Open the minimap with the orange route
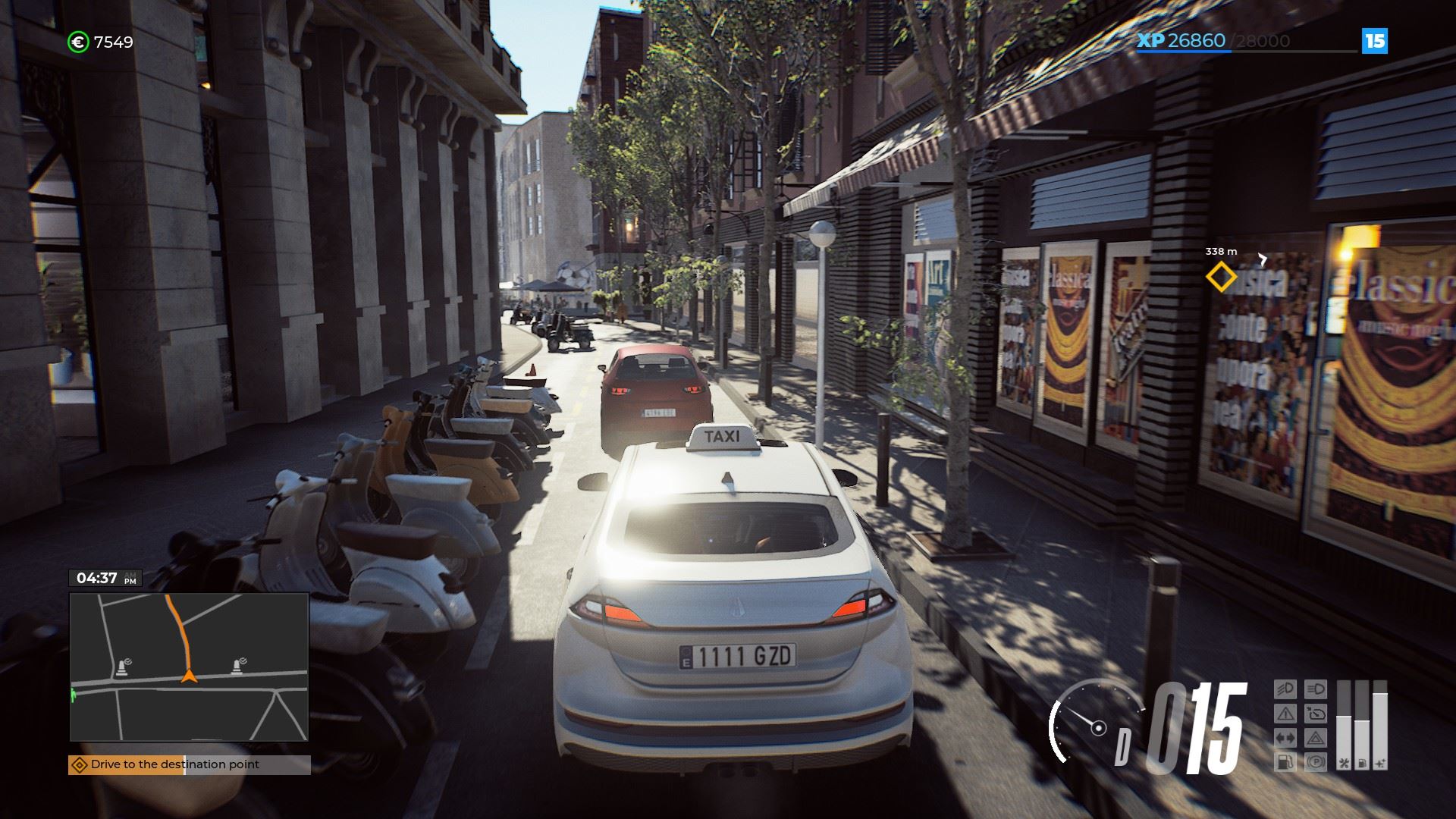 189,667
